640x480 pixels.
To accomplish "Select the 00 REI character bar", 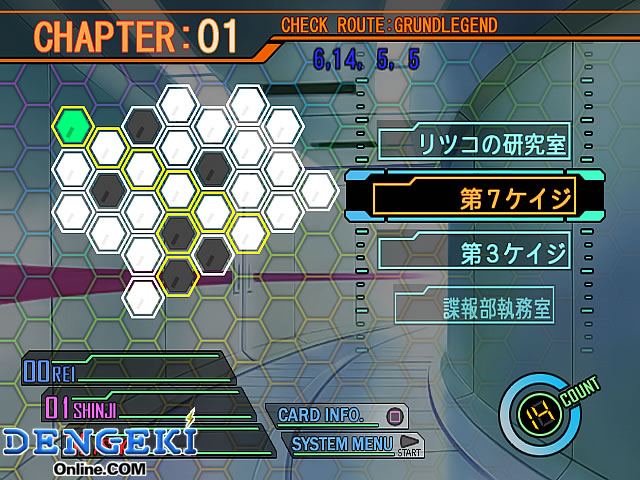I will [x=125, y=371].
